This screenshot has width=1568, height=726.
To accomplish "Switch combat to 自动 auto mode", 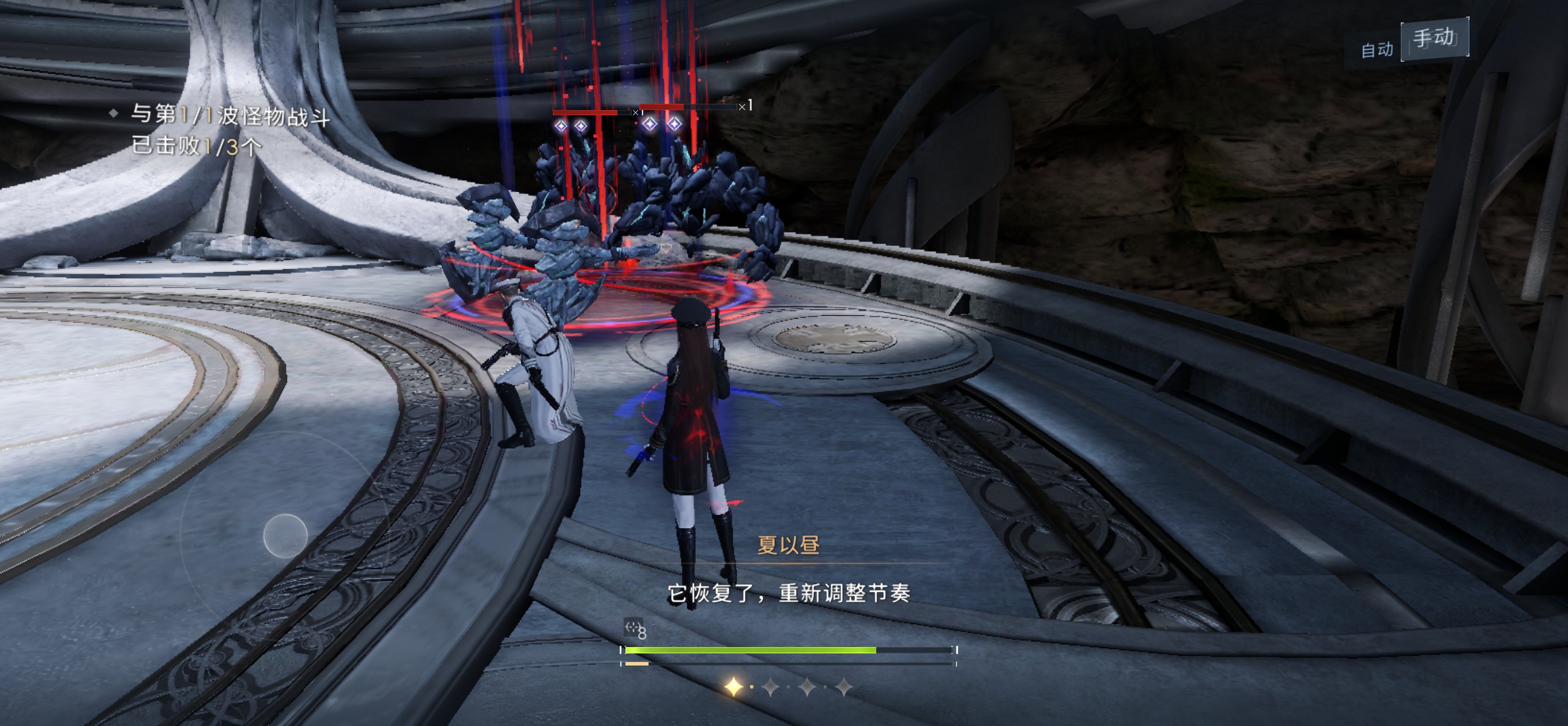I will 1377,50.
